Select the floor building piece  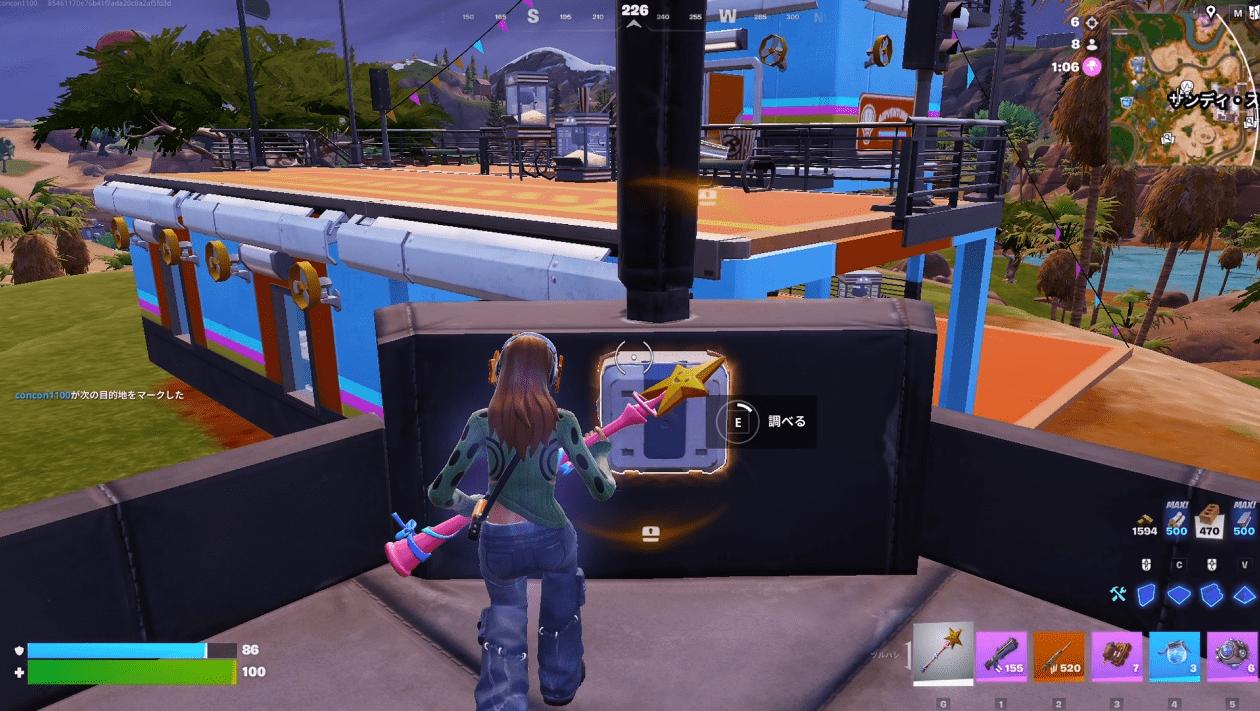(1180, 595)
